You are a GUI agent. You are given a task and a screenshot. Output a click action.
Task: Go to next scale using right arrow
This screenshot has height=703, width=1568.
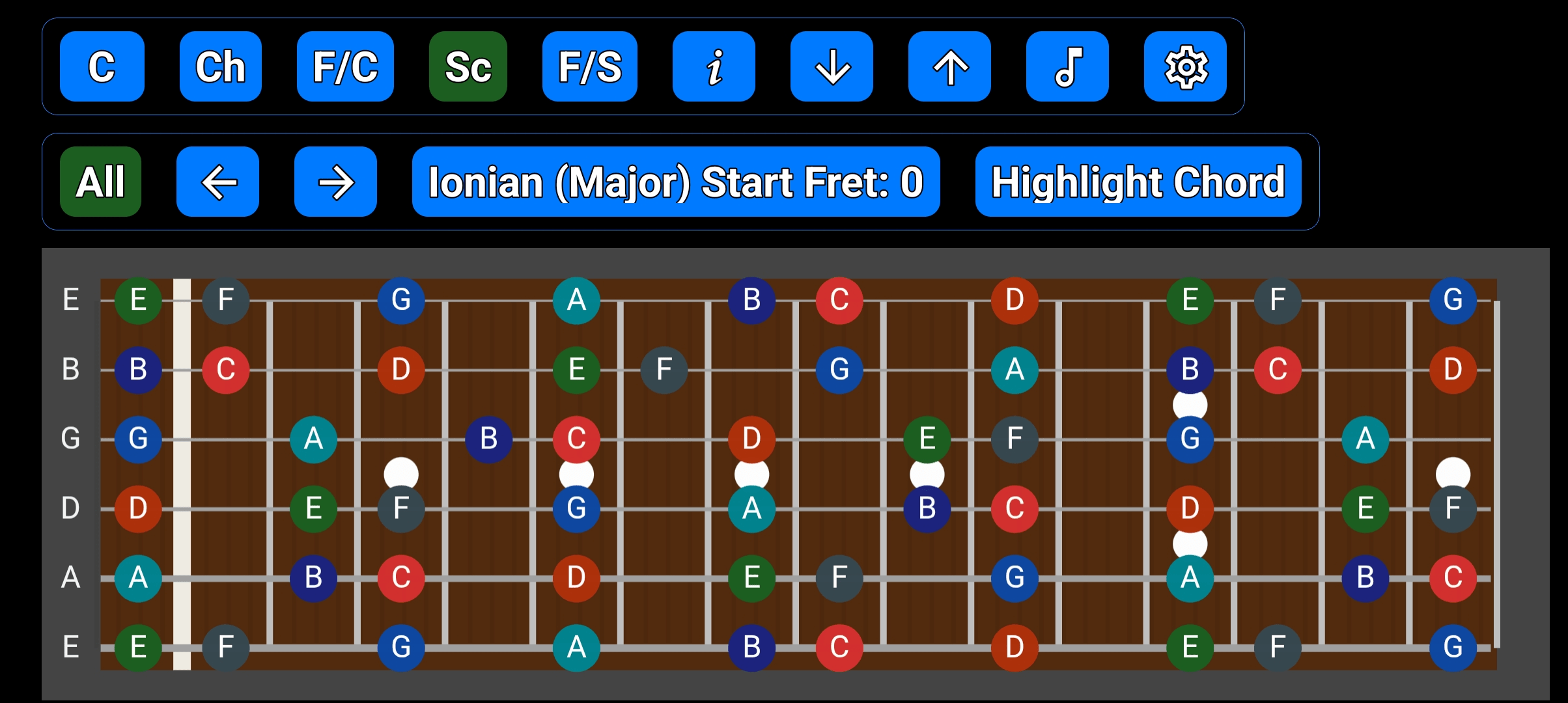[335, 182]
